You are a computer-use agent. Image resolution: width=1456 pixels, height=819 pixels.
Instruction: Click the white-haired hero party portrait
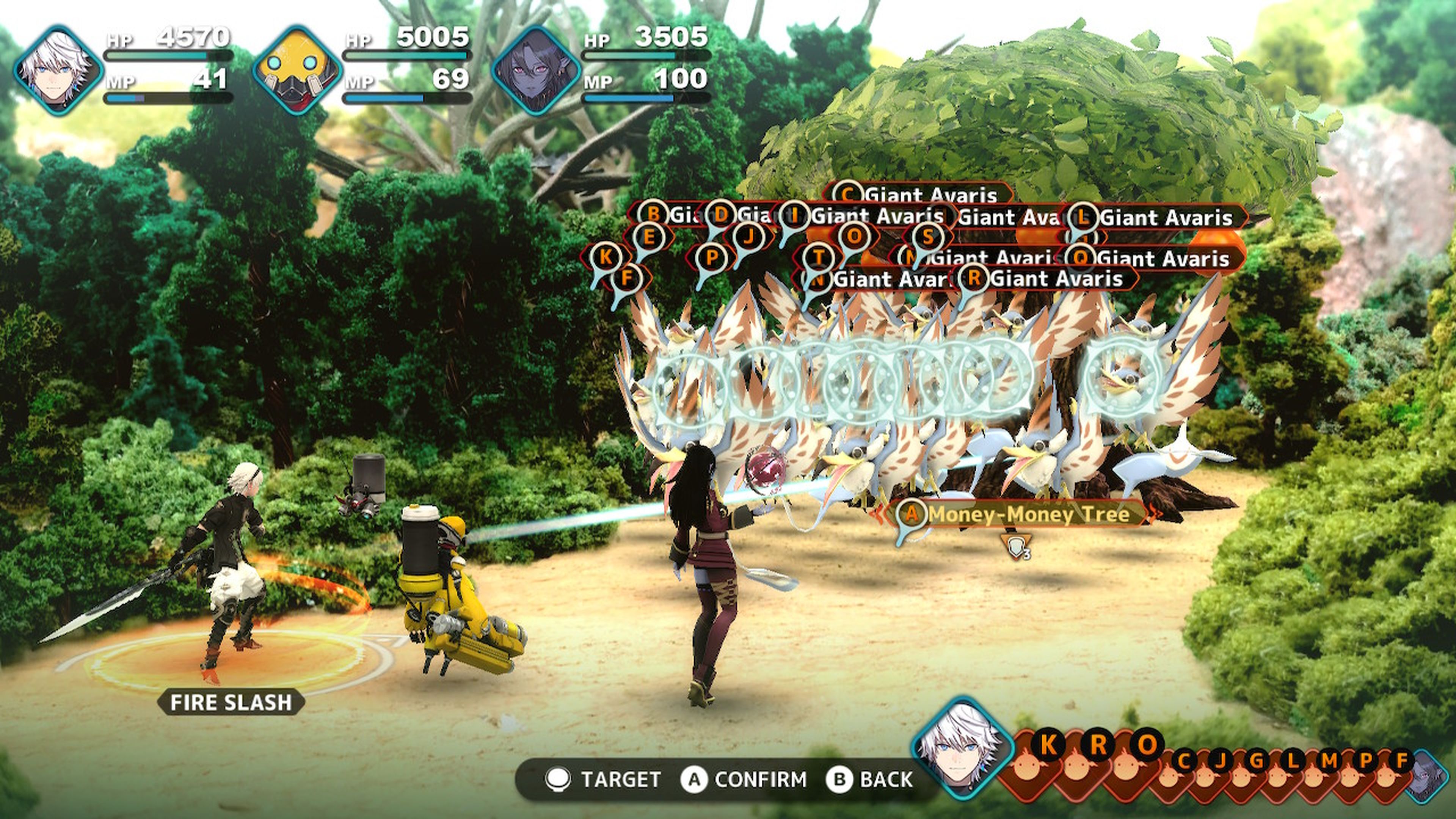[x=58, y=70]
